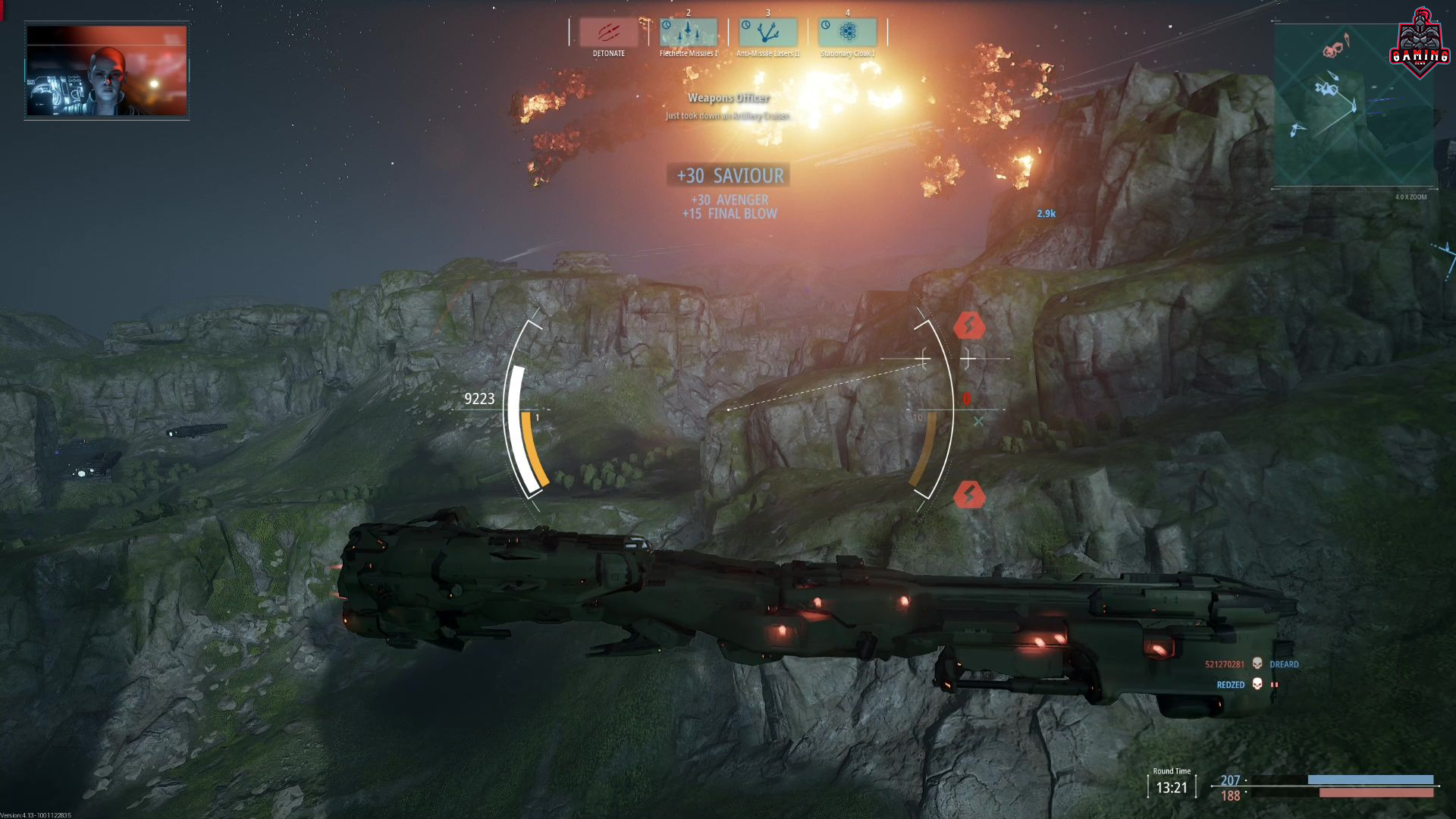Click the Gaming channel logo overlay

[x=1420, y=44]
